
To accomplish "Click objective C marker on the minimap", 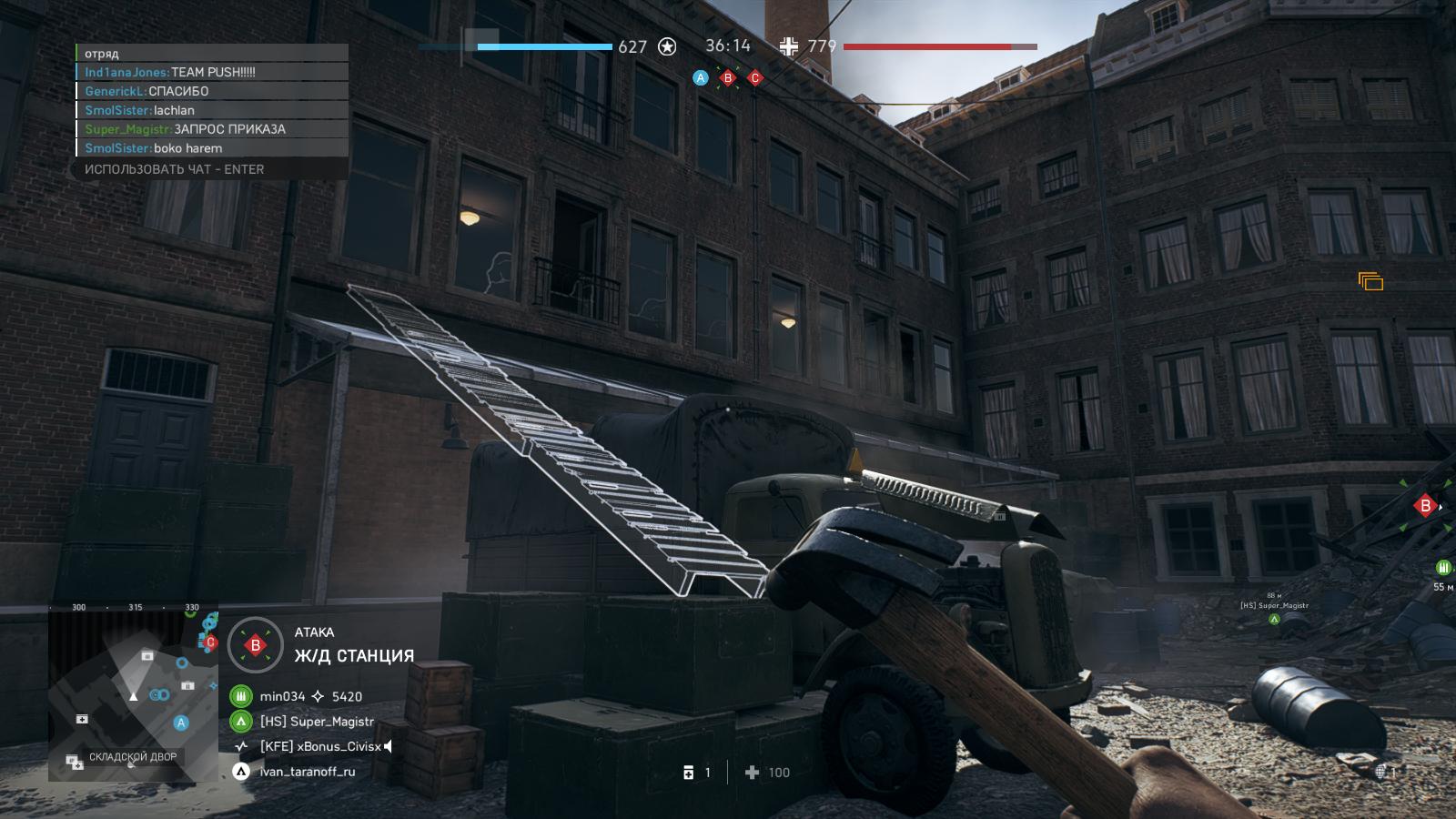I will click(x=210, y=642).
